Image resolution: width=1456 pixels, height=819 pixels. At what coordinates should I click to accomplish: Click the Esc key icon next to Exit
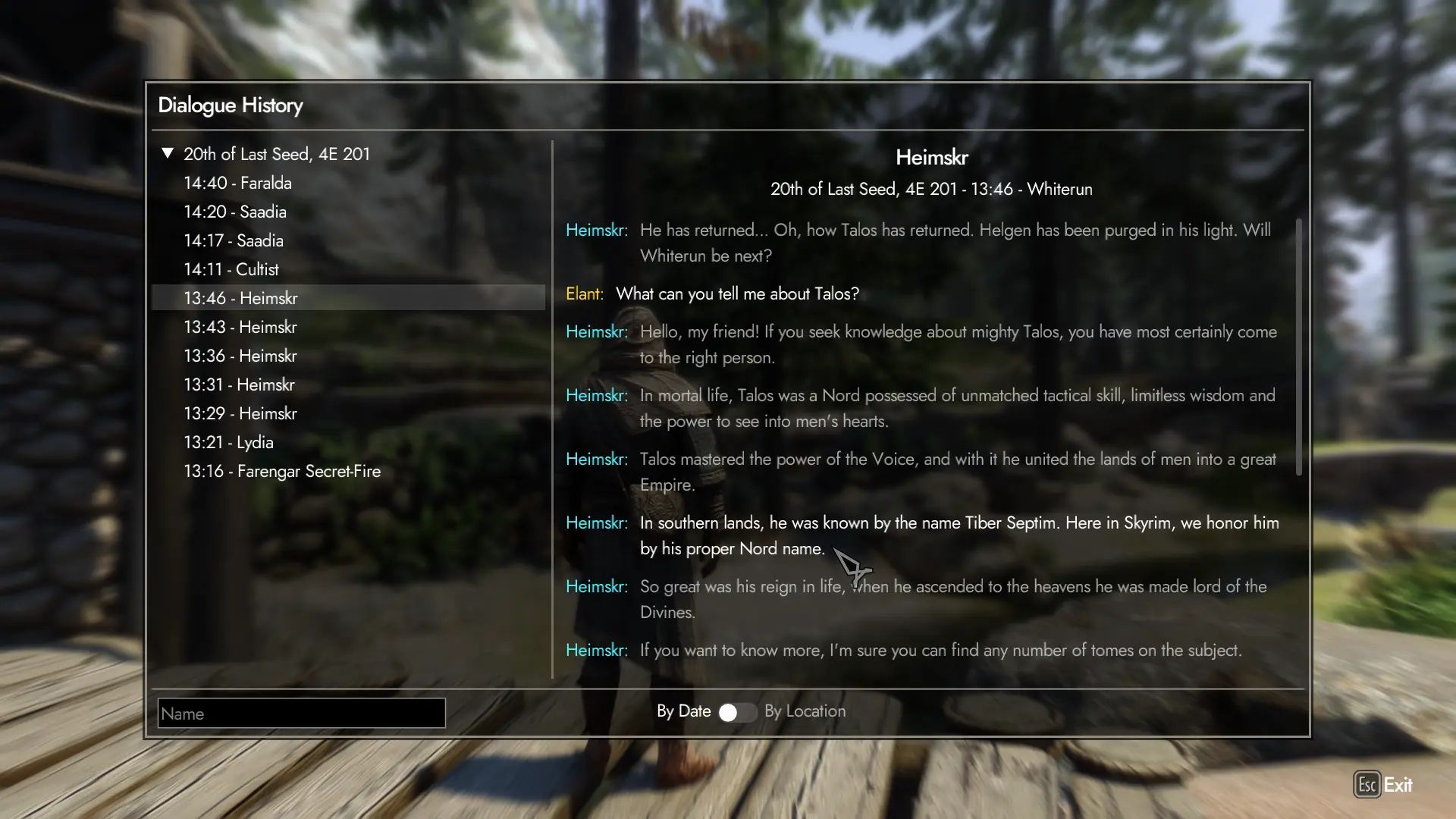(1367, 785)
